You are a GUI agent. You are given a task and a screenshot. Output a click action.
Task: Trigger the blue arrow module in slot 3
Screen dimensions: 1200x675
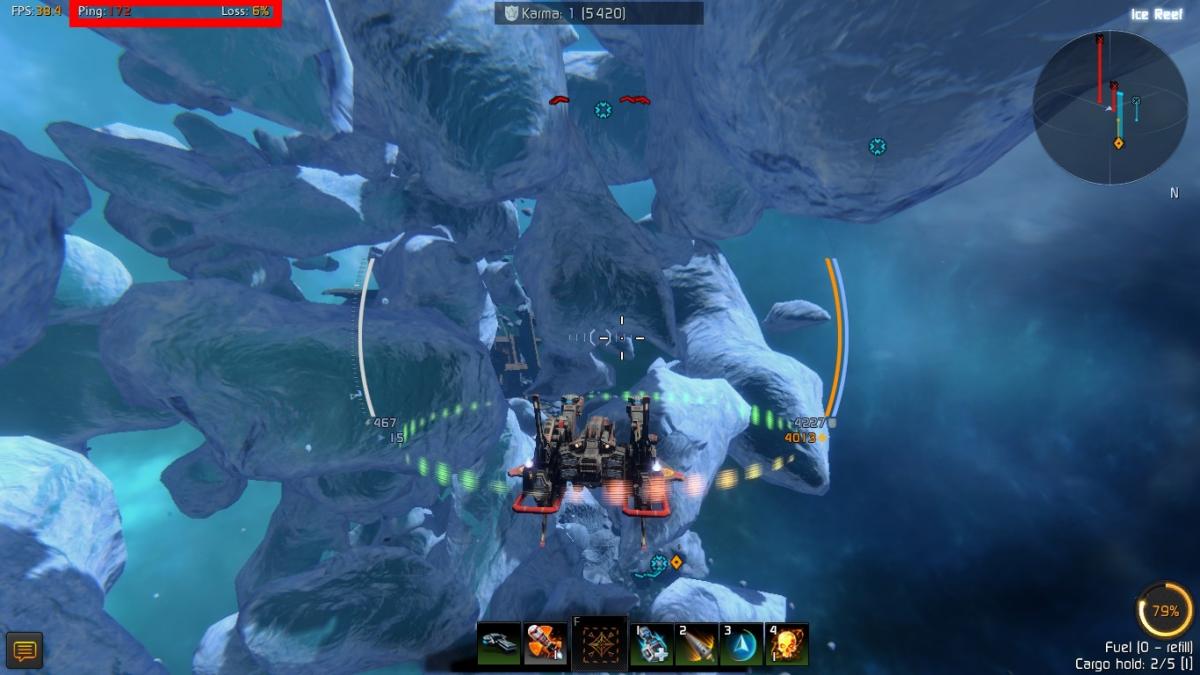[x=741, y=644]
